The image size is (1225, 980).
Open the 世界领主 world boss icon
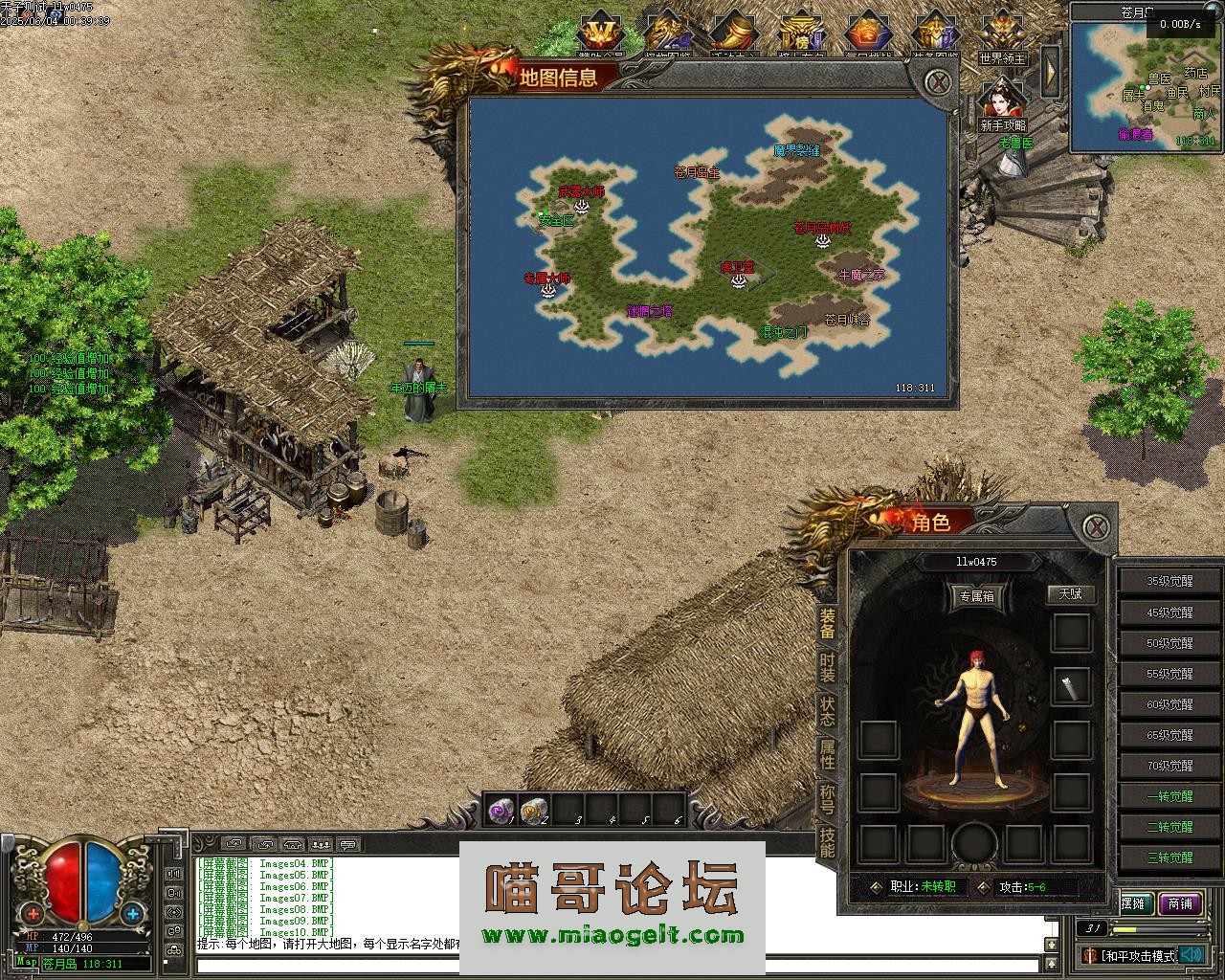click(x=1002, y=38)
